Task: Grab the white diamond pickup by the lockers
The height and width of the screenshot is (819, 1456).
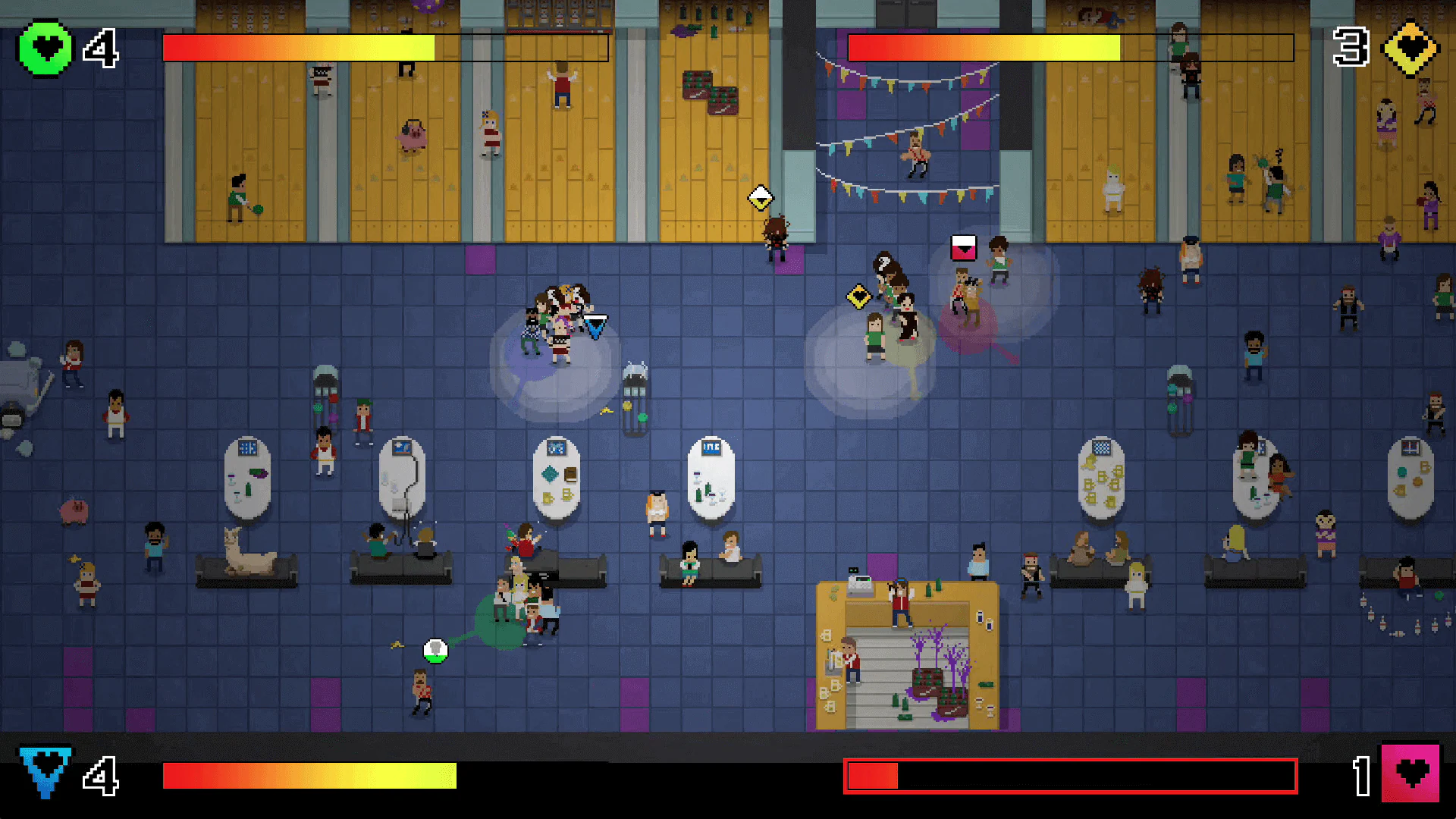Action: pyautogui.click(x=760, y=197)
